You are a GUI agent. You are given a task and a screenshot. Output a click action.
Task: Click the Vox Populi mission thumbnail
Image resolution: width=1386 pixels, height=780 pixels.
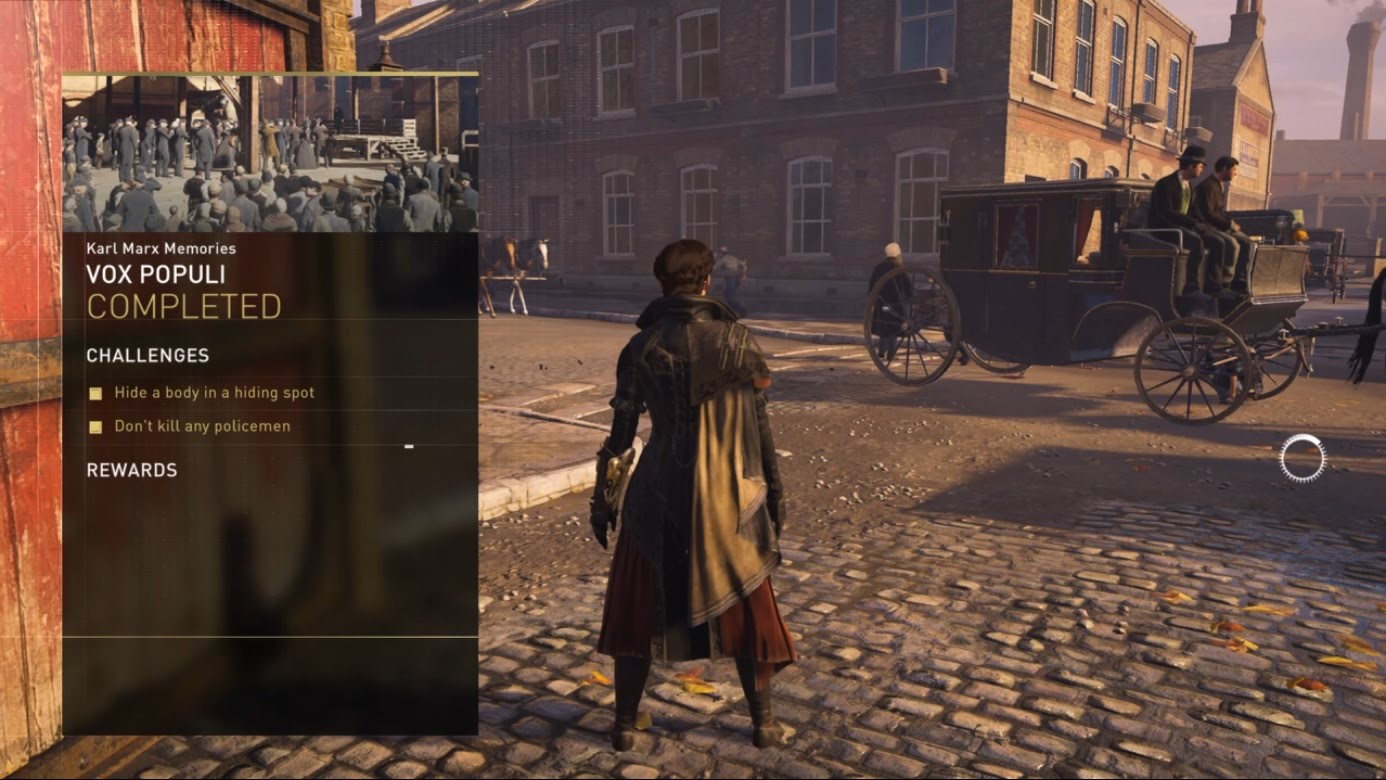270,153
